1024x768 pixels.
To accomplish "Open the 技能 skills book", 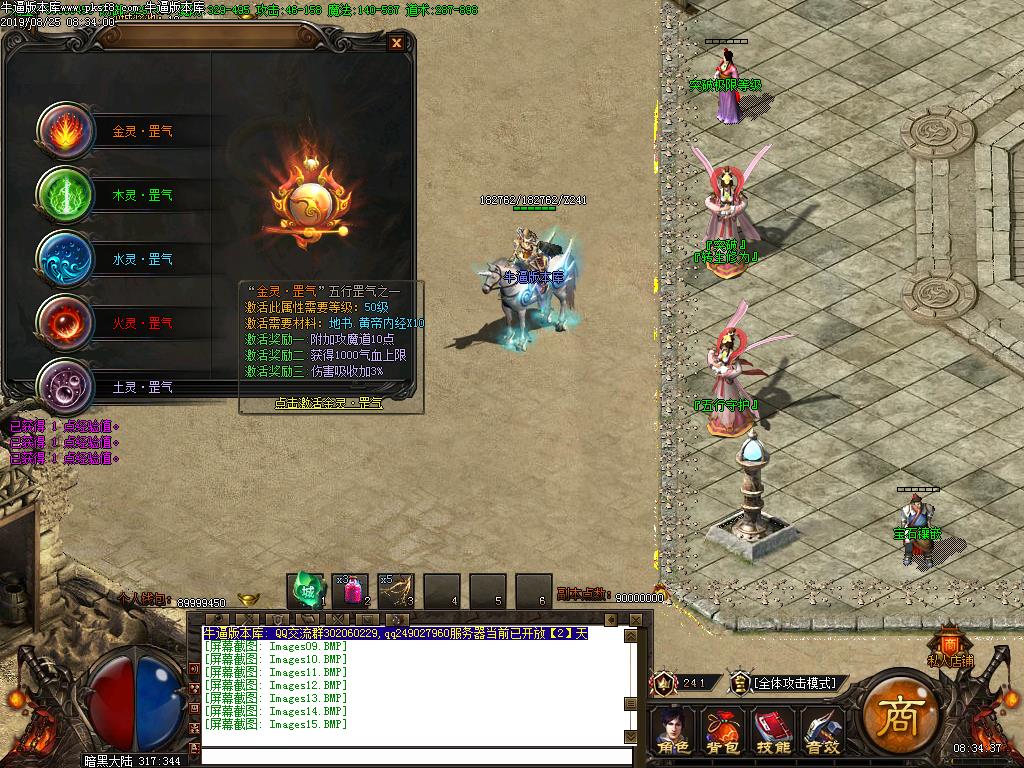I will (x=772, y=730).
